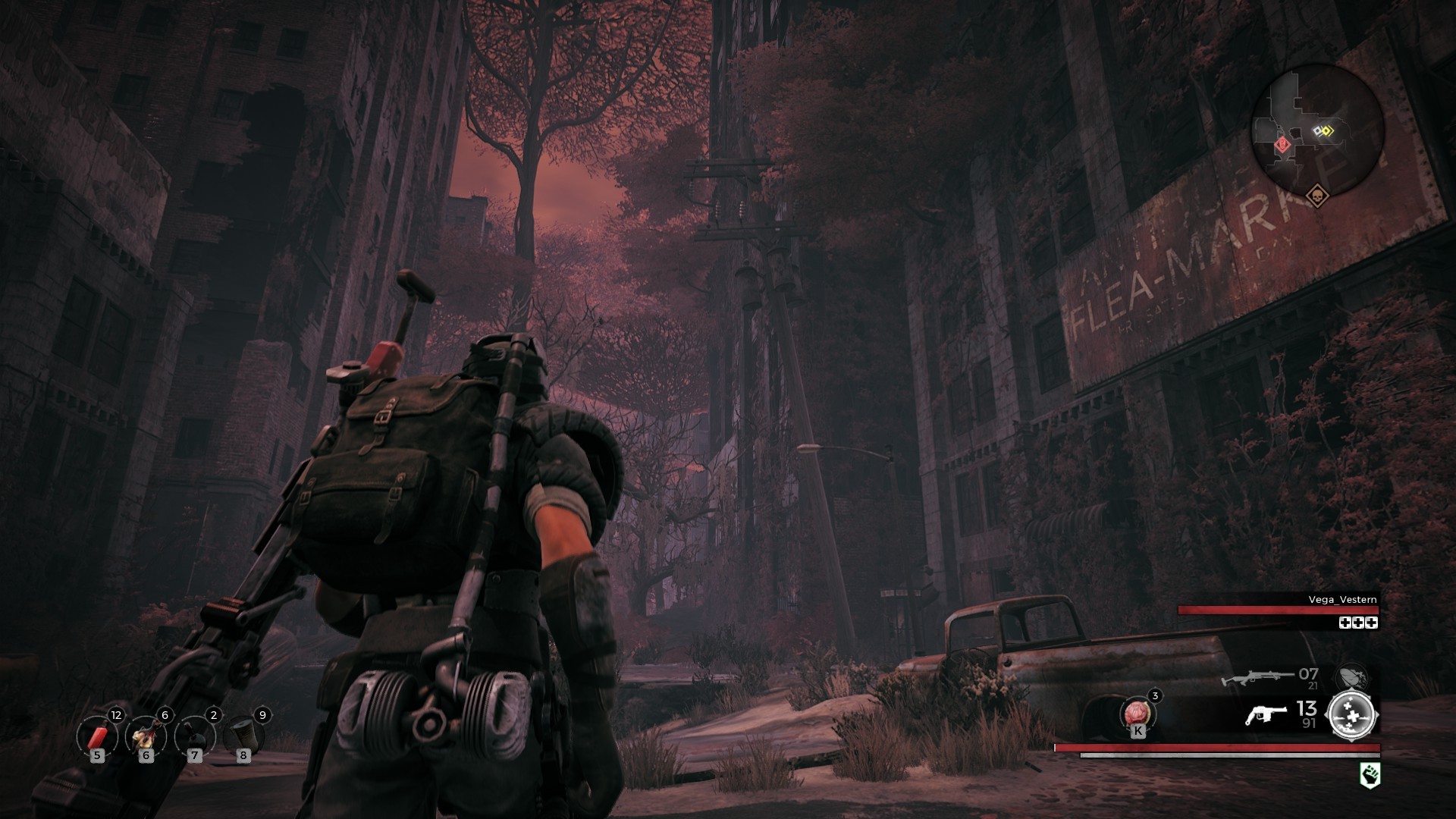Choose the dark bomb-shaped quick slot item
The width and height of the screenshot is (1456, 819).
(194, 736)
